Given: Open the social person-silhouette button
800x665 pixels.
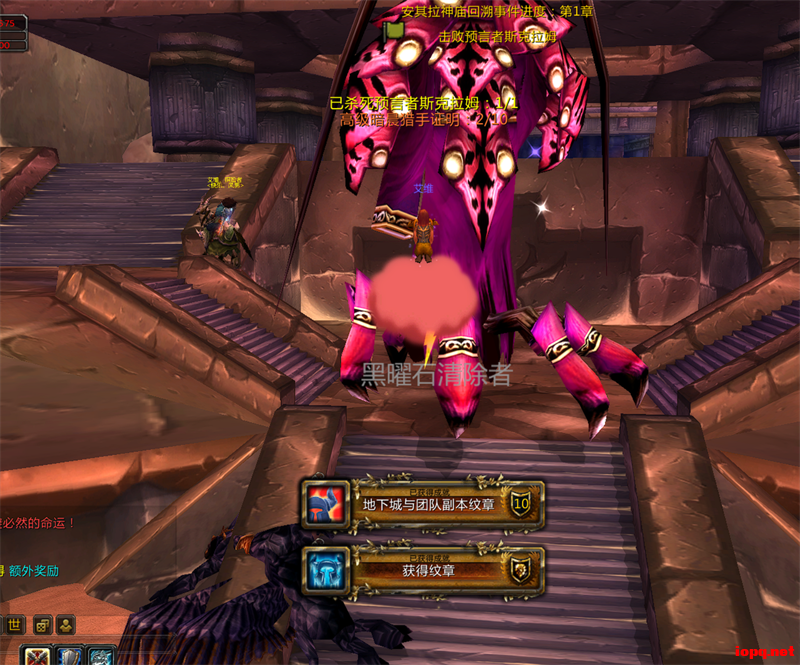Looking at the screenshot, I should click(66, 625).
